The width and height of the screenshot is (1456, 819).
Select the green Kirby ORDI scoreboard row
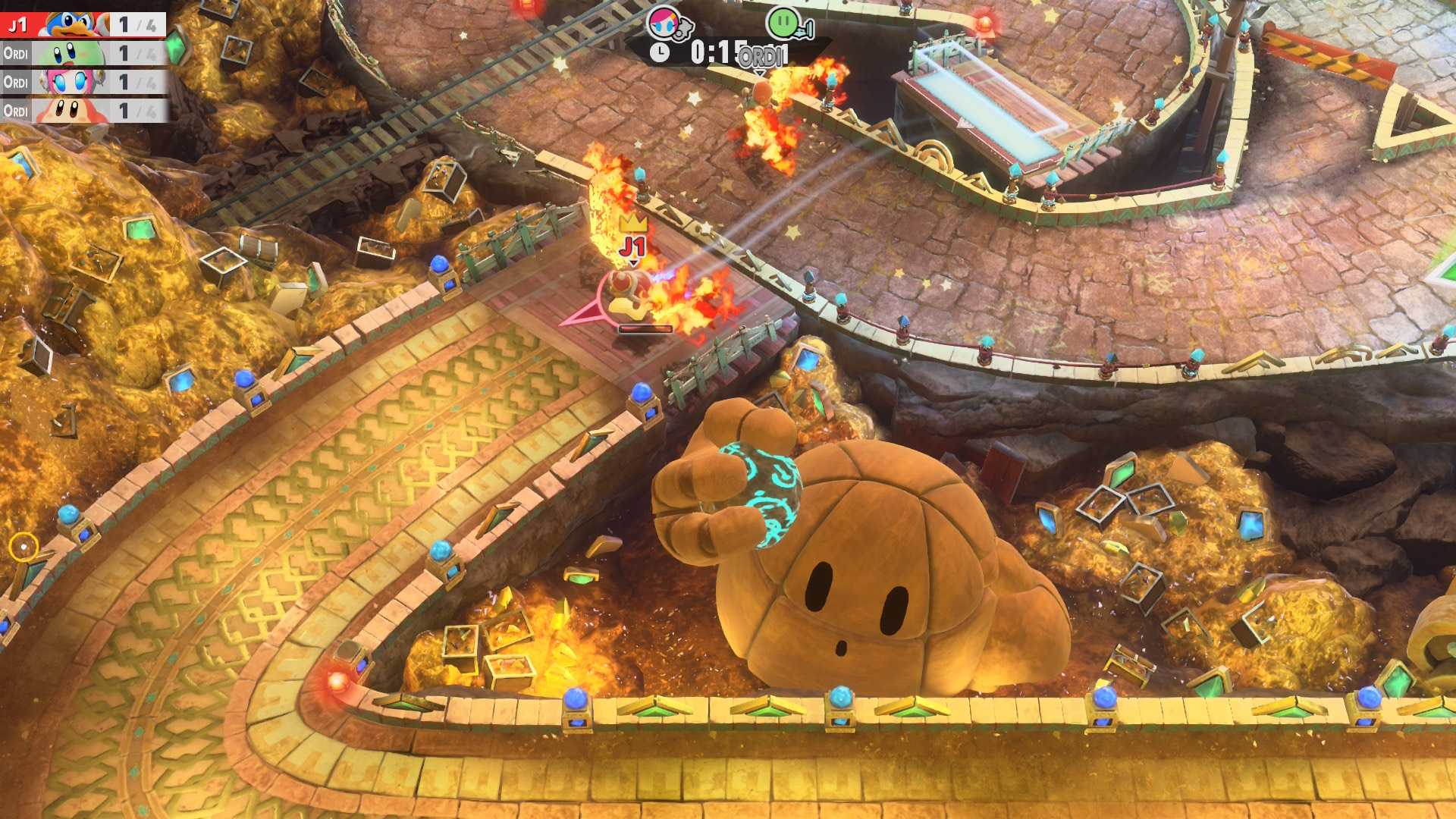pos(82,54)
